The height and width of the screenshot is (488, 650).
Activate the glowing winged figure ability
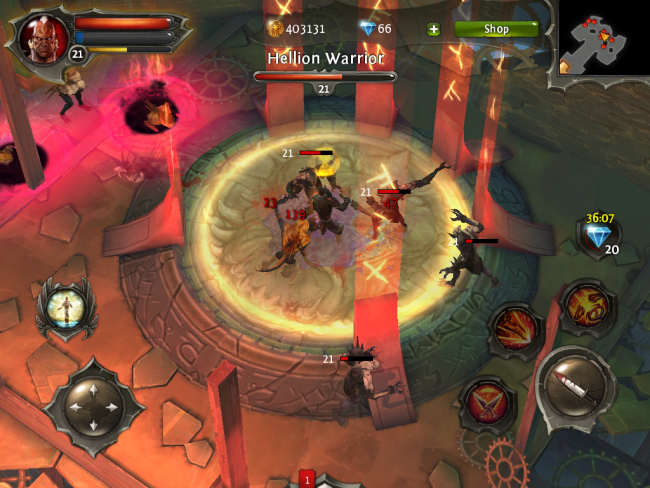tap(60, 309)
